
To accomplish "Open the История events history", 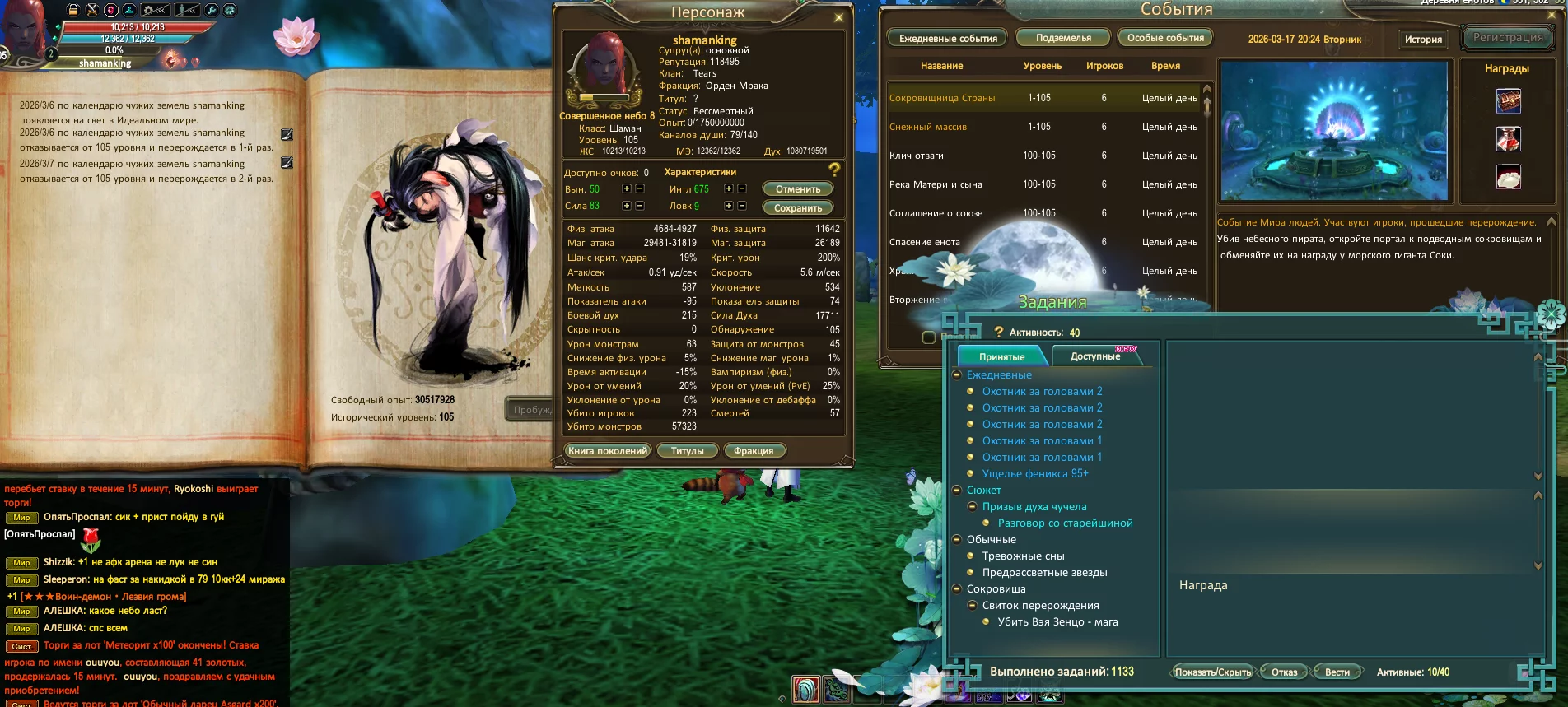I will click(x=1423, y=40).
